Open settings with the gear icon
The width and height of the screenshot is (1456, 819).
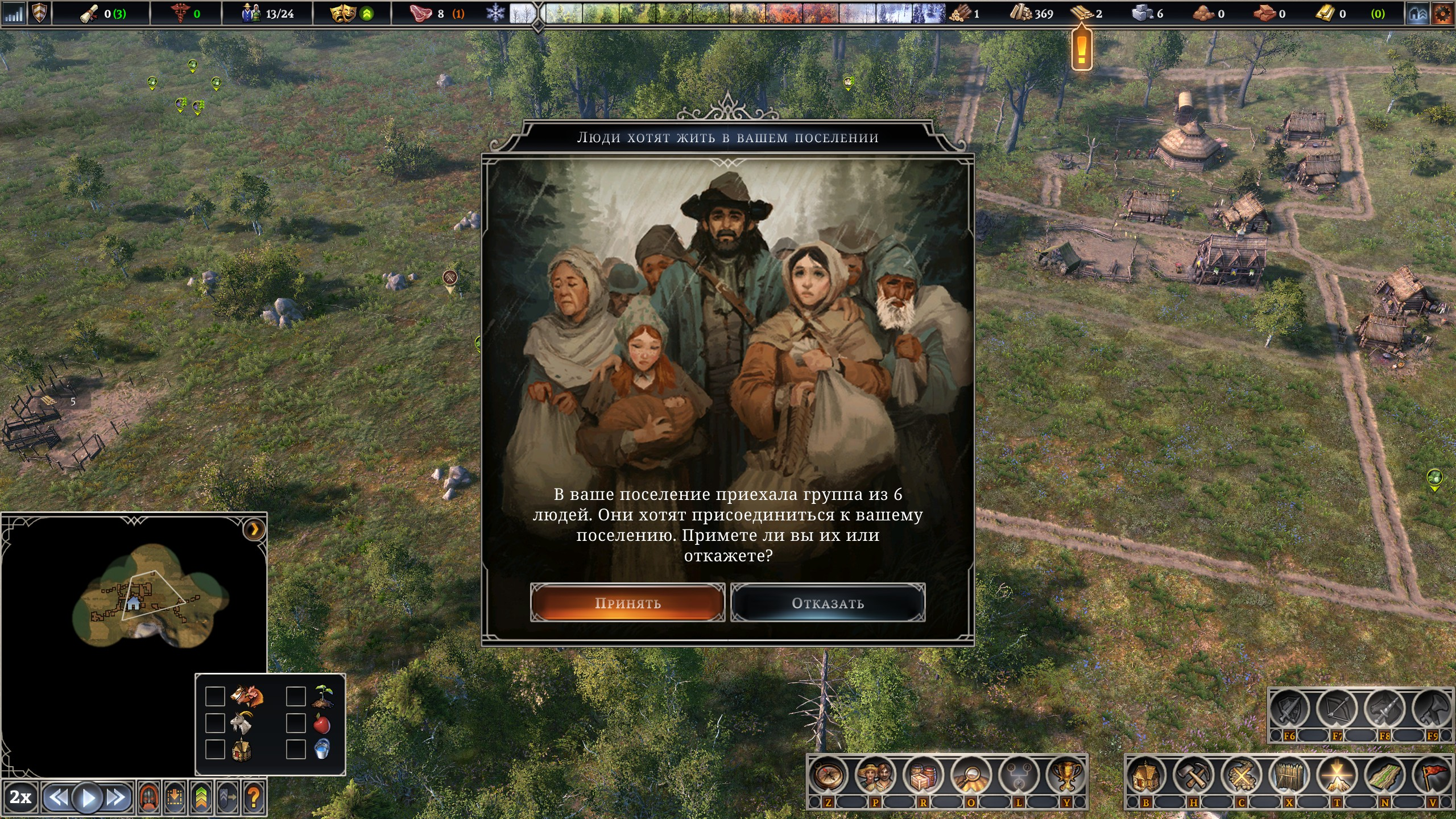[1442, 14]
